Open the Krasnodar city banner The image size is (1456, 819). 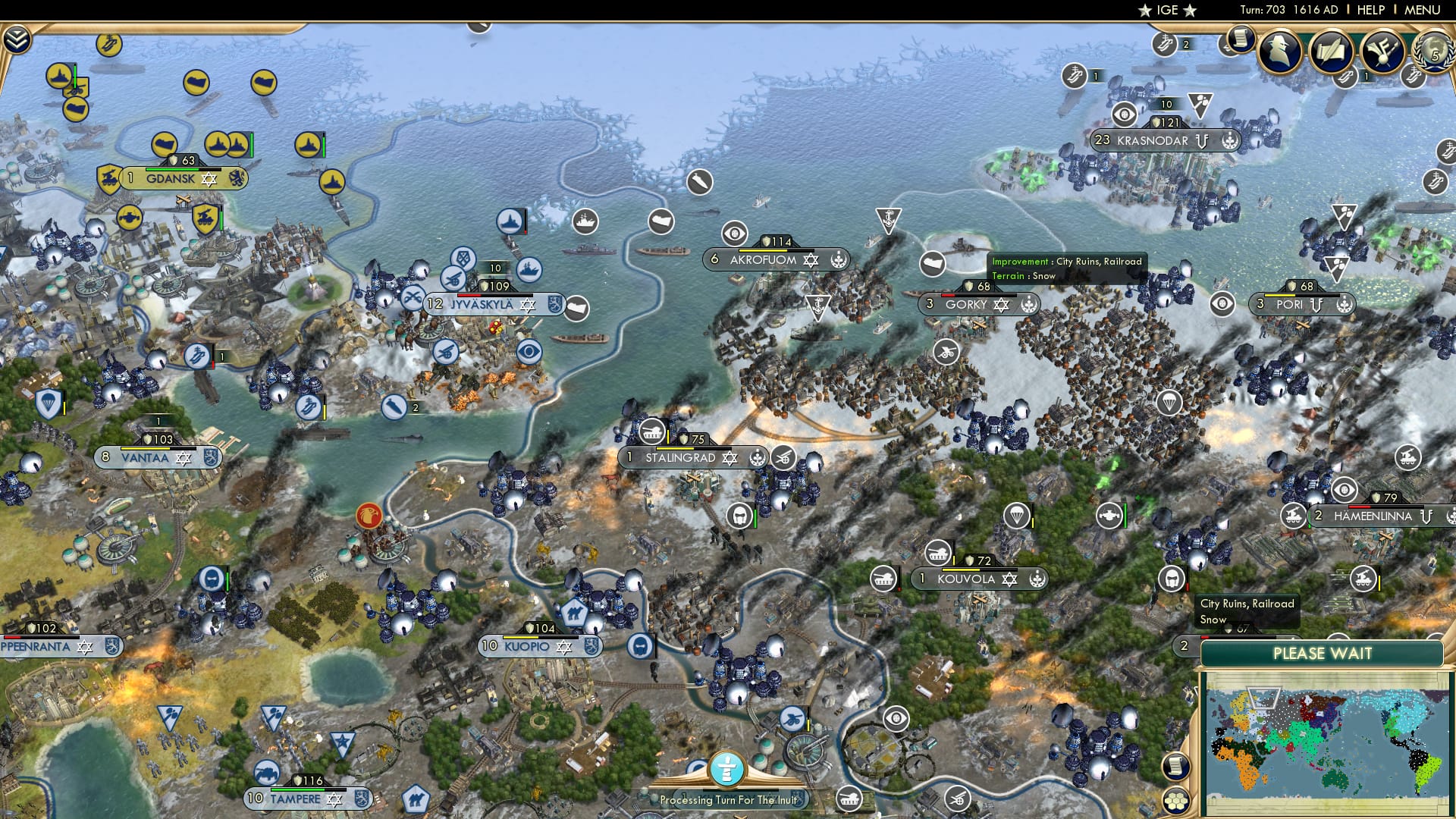[x=1166, y=140]
